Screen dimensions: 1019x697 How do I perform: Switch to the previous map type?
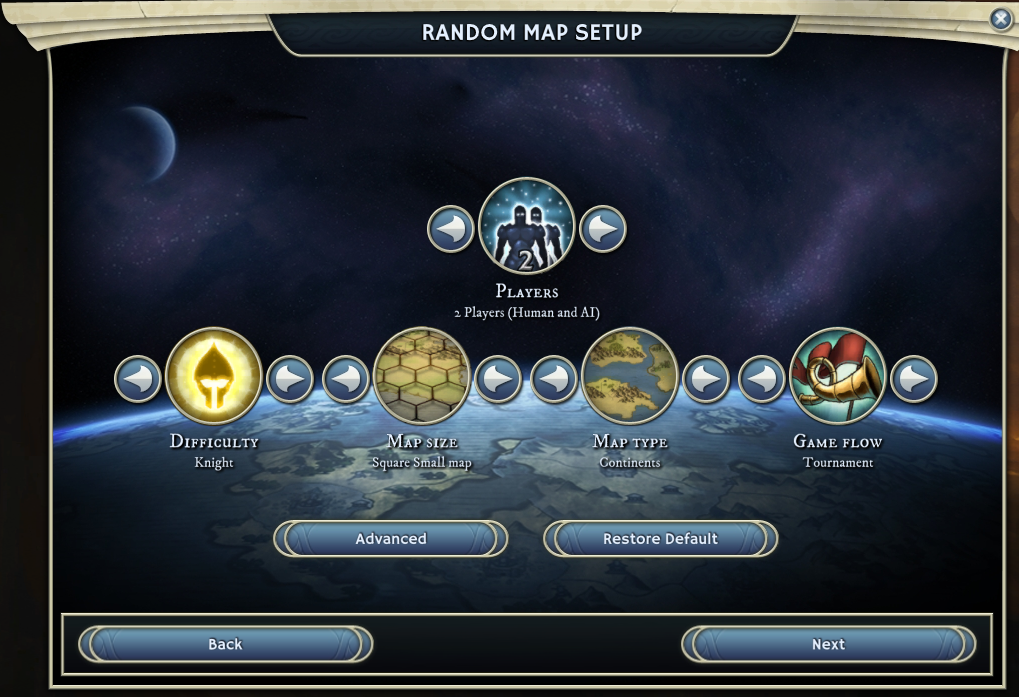(x=554, y=379)
